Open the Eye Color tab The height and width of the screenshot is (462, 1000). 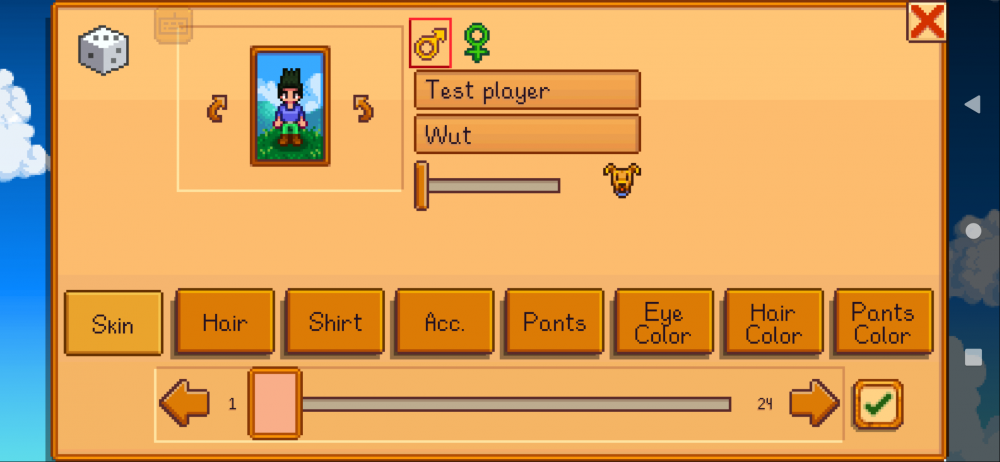point(664,322)
